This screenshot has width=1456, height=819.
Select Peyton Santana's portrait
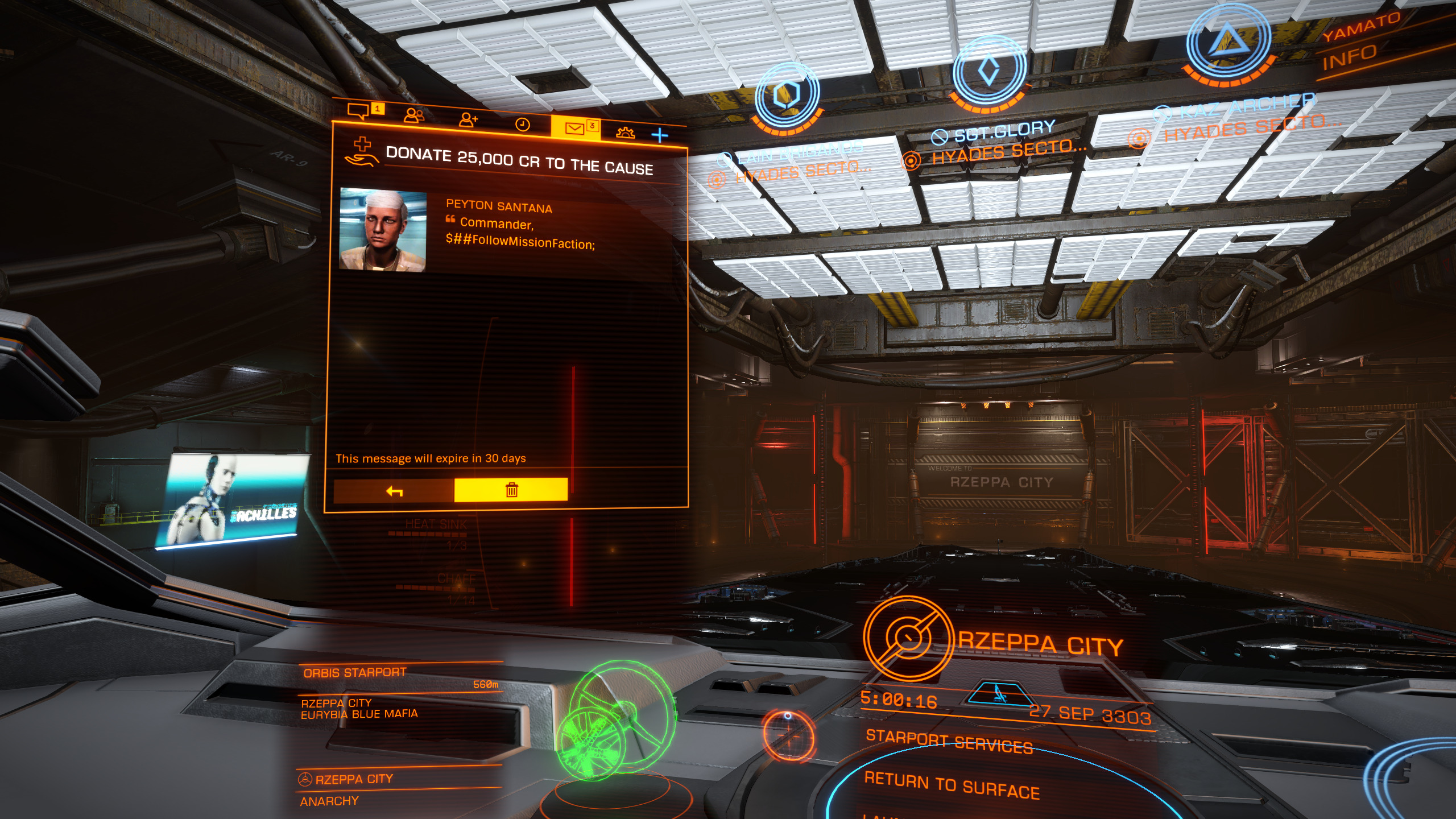pyautogui.click(x=383, y=230)
